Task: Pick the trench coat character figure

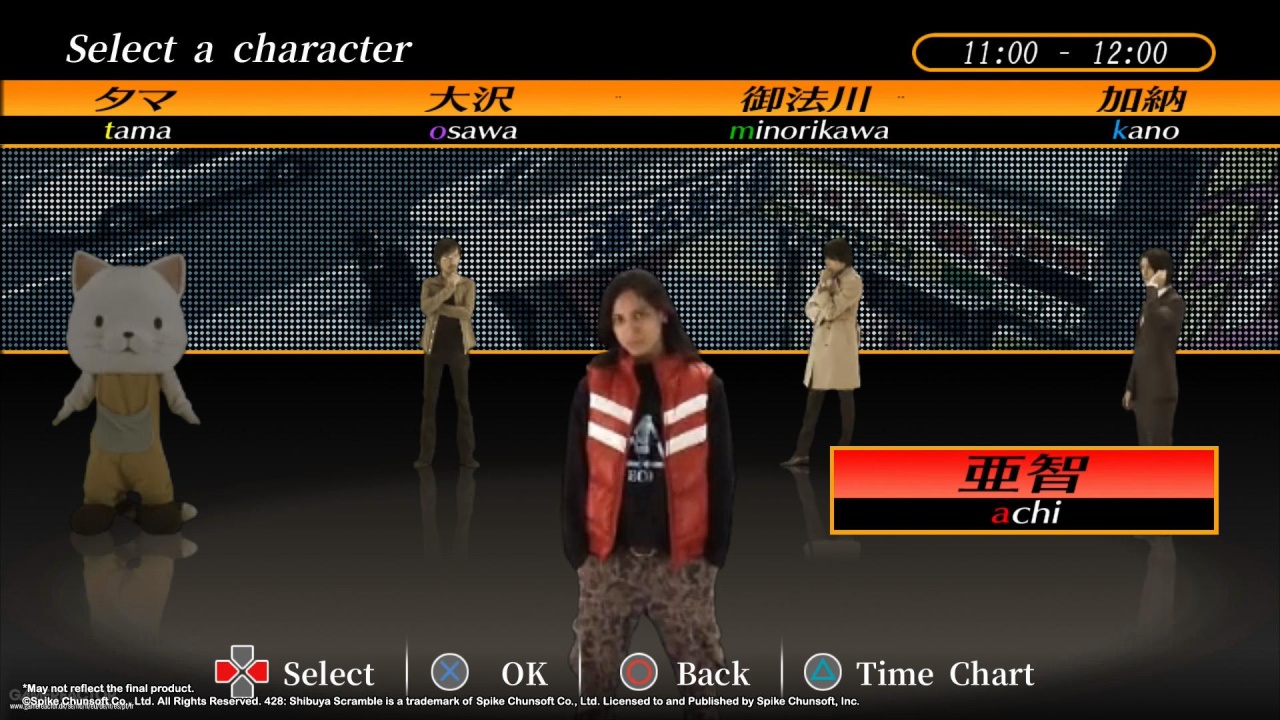Action: 831,350
